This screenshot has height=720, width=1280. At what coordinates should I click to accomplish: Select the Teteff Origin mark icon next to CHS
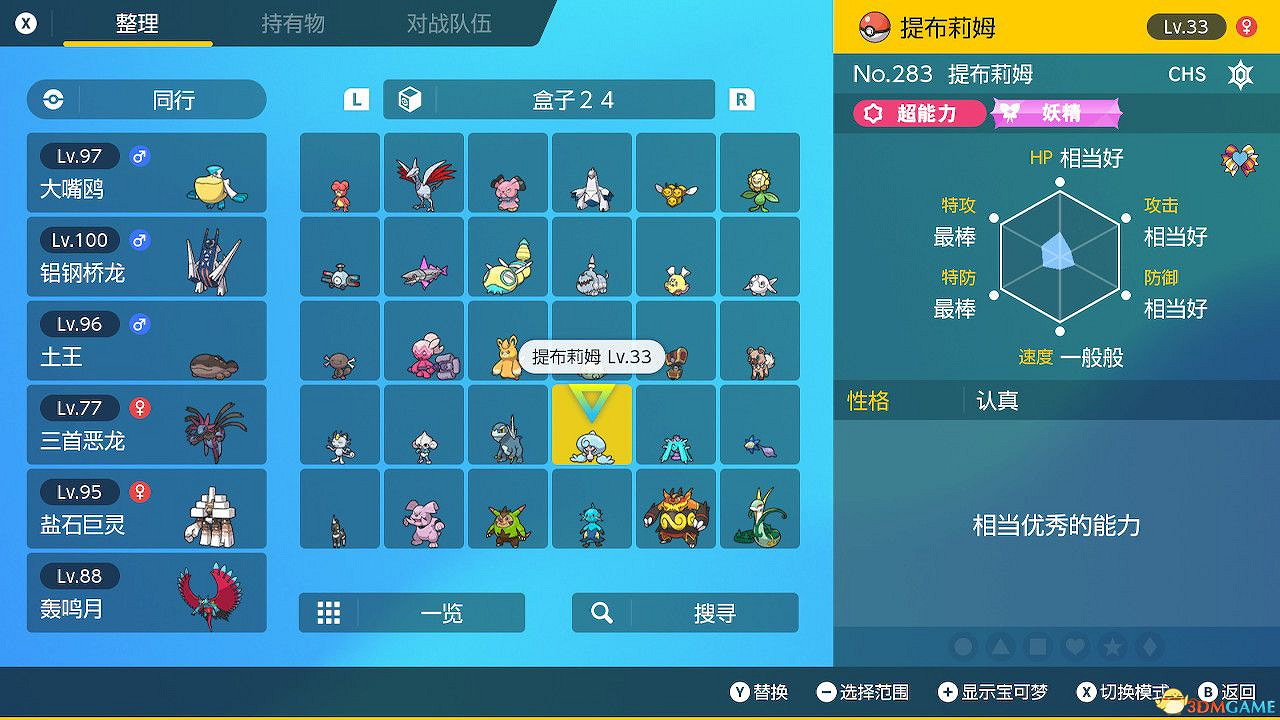click(1240, 74)
